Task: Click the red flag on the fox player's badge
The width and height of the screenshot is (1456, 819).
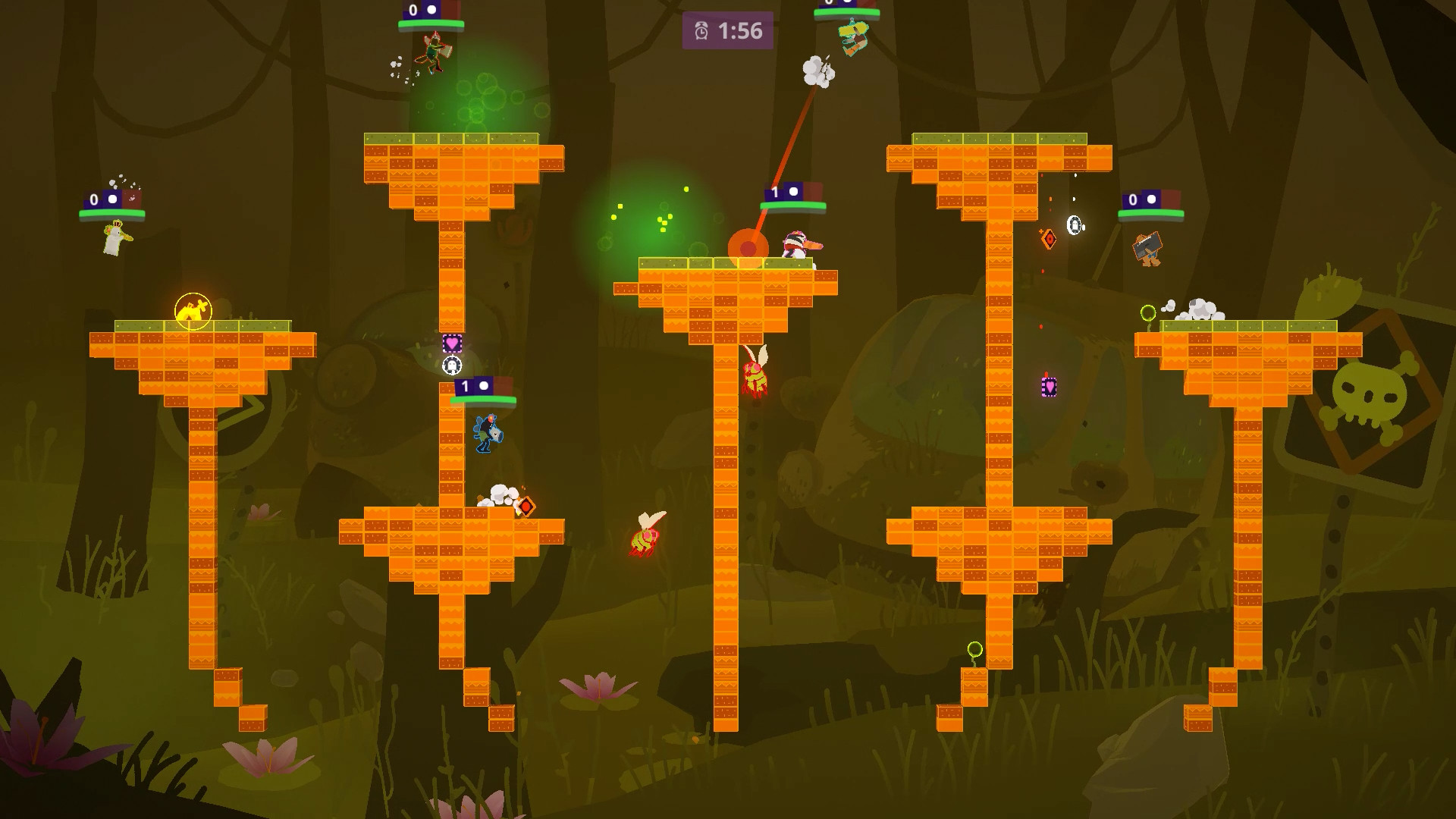Action: coord(450,11)
